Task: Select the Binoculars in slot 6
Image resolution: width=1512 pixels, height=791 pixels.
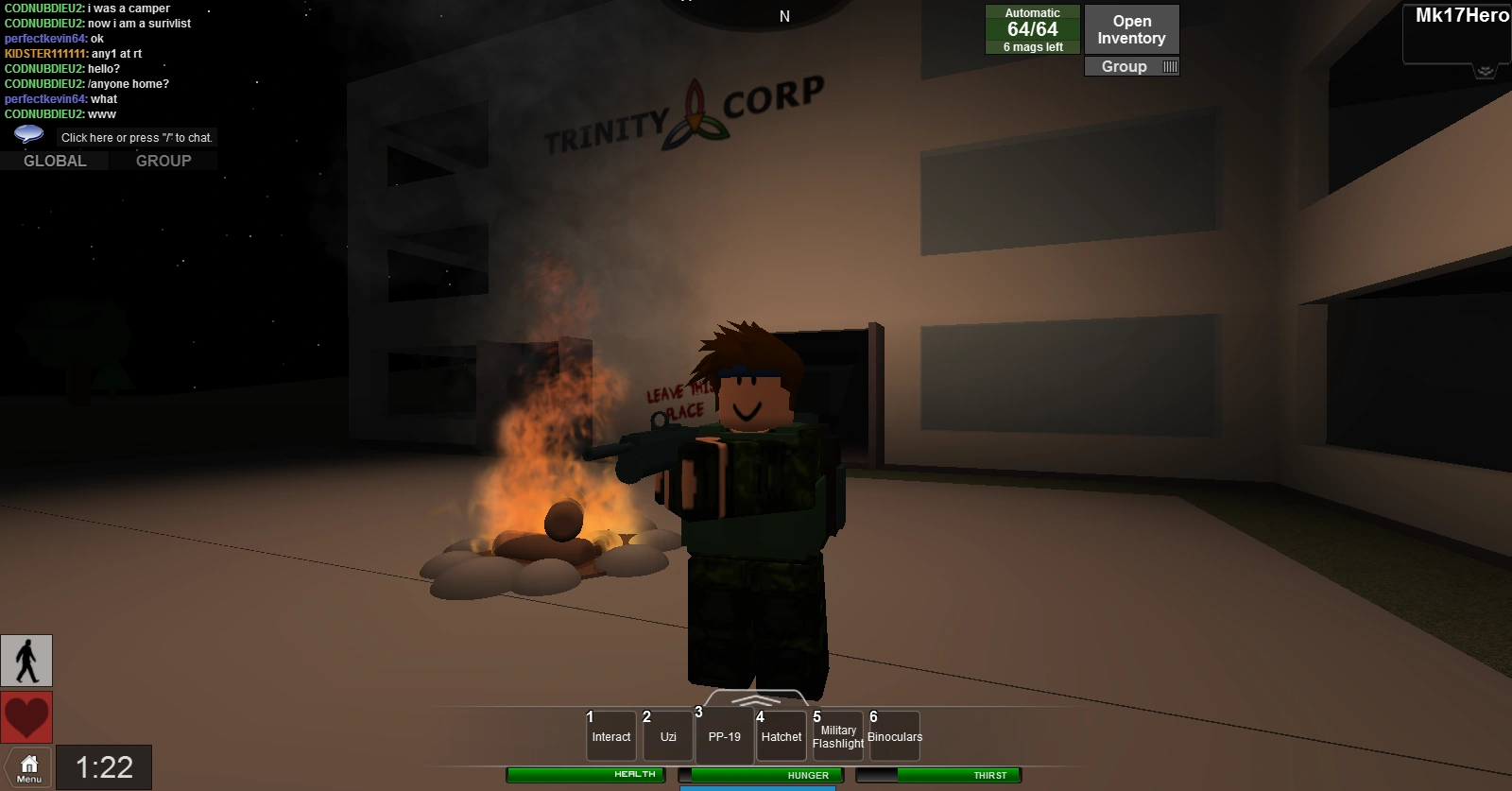Action: coord(894,736)
